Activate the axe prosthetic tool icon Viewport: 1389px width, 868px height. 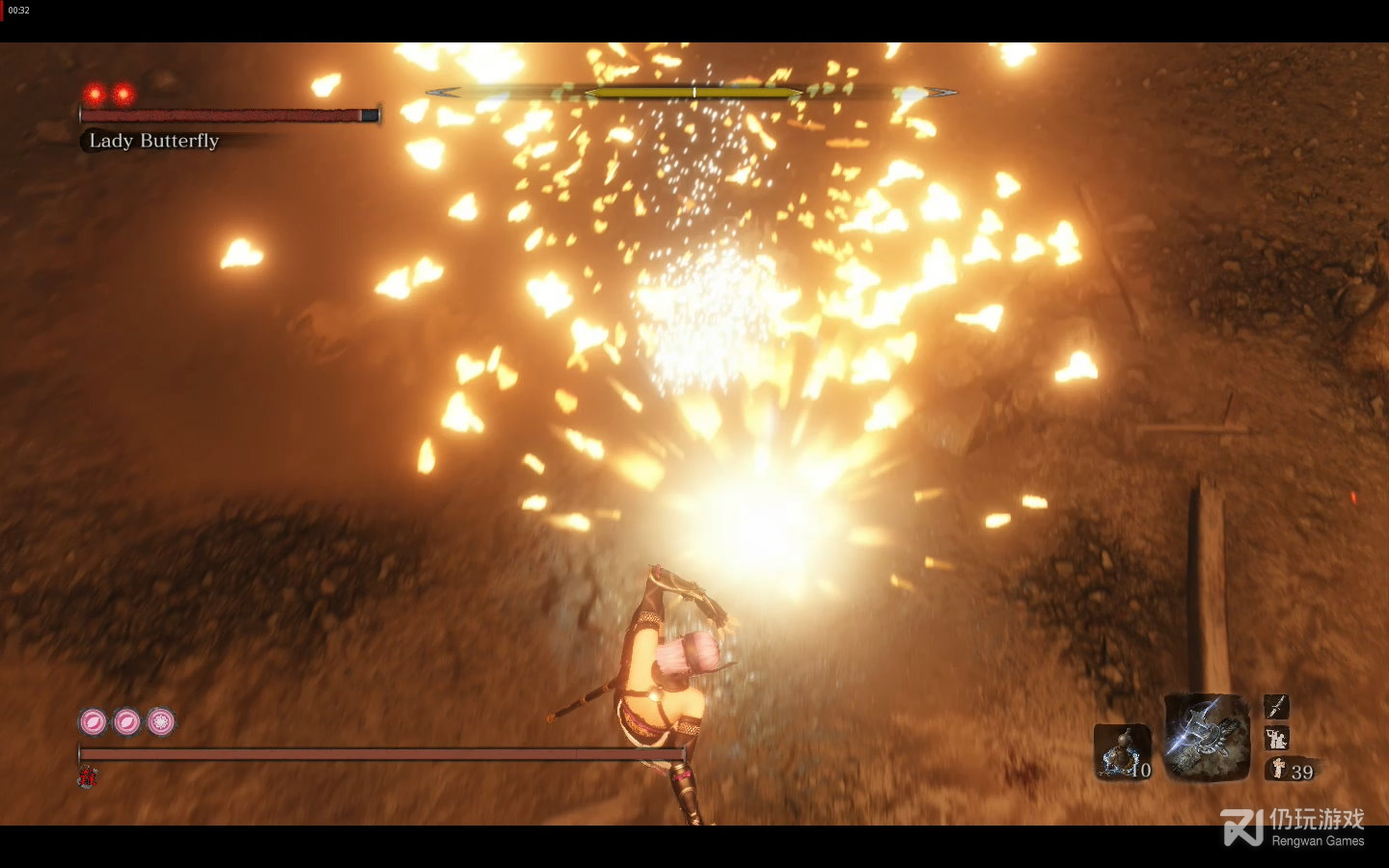click(x=1206, y=738)
